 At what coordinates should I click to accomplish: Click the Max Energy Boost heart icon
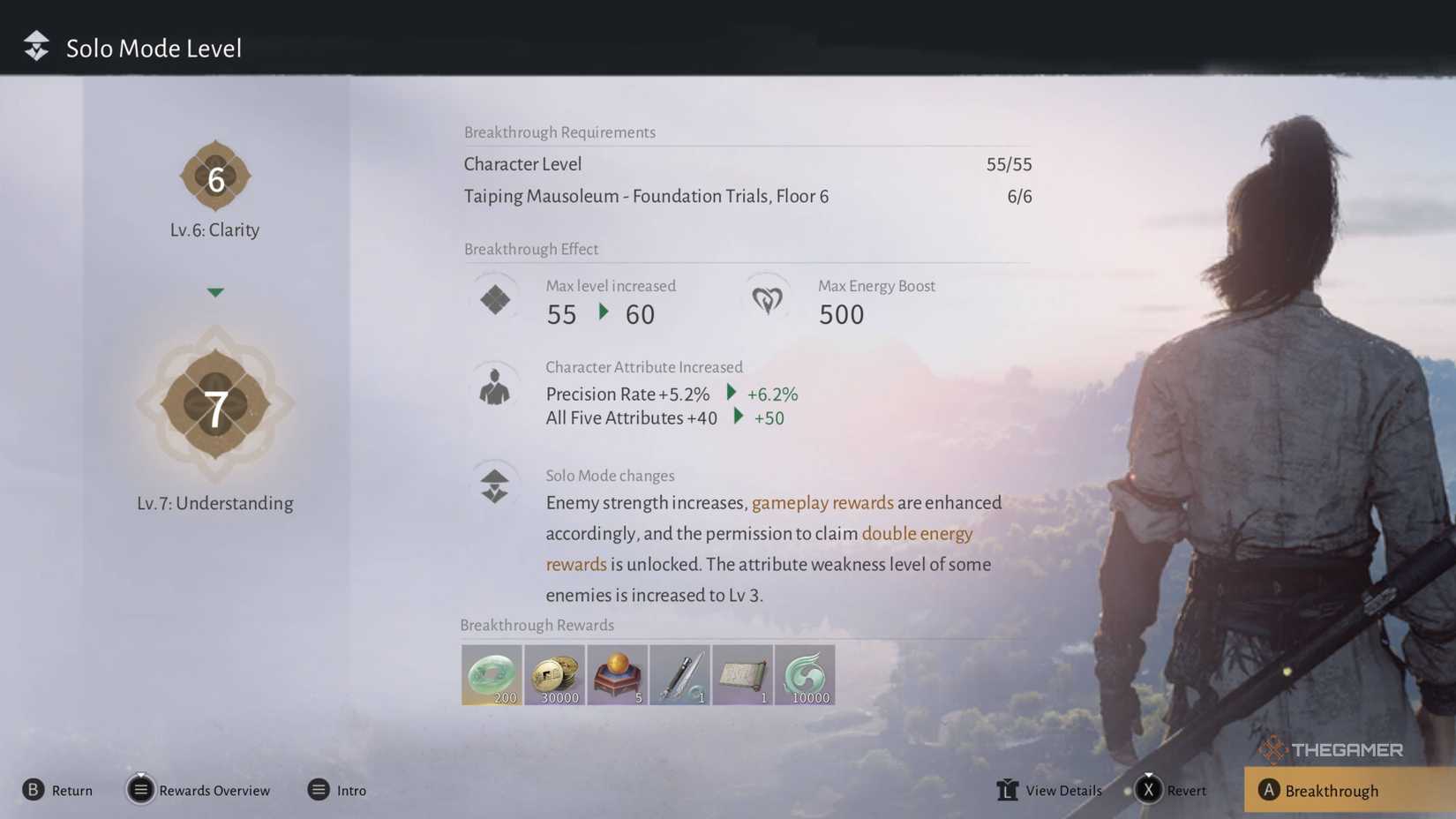(766, 299)
